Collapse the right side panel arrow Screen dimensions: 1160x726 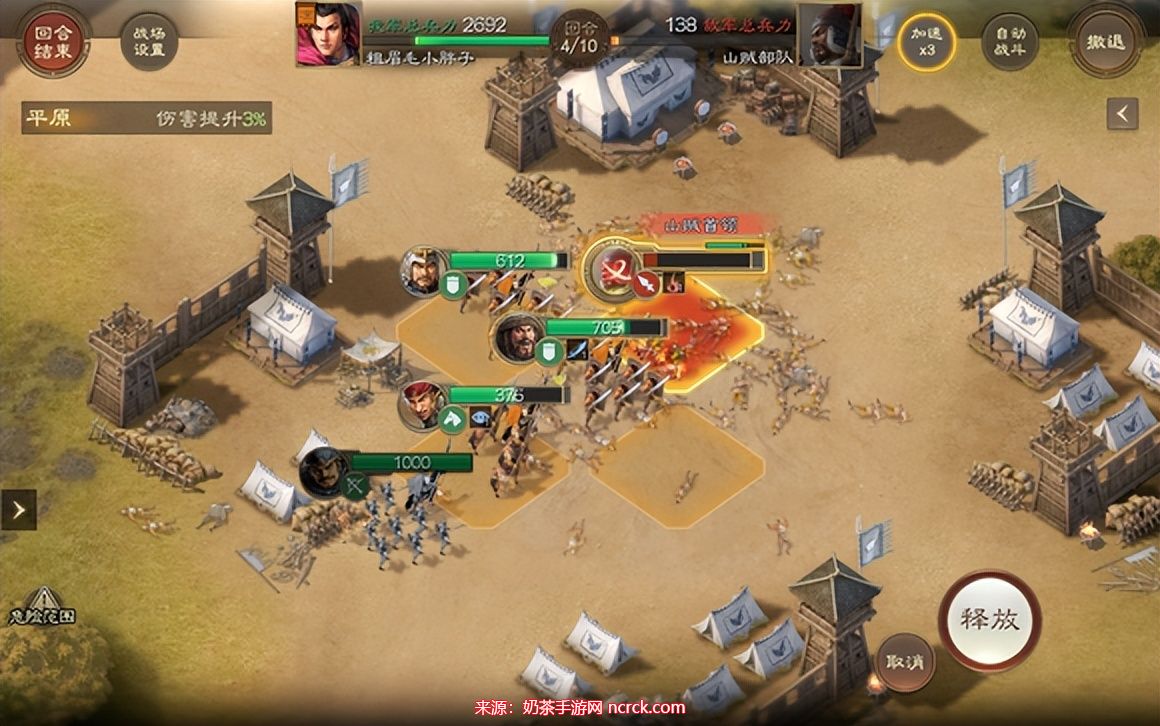(1122, 114)
